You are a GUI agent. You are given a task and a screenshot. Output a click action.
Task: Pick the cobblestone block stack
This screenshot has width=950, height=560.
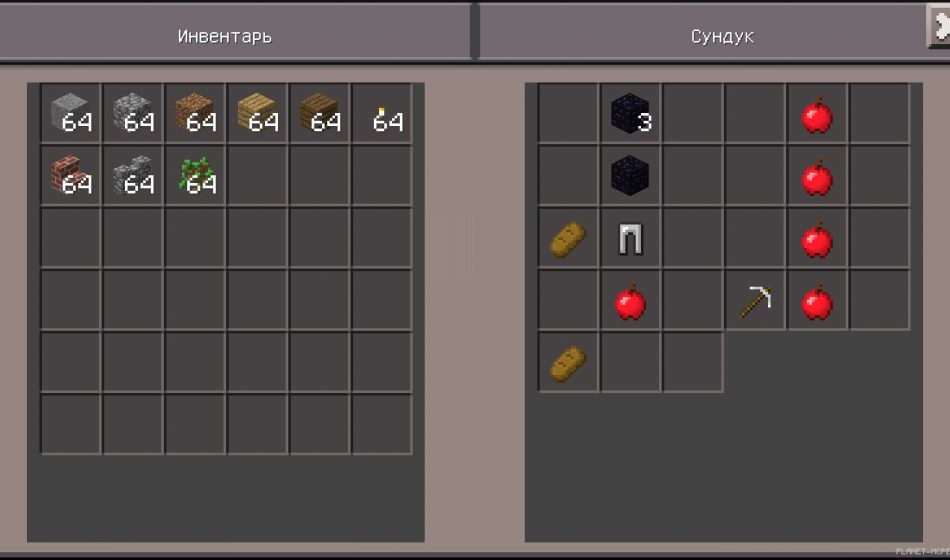133,114
